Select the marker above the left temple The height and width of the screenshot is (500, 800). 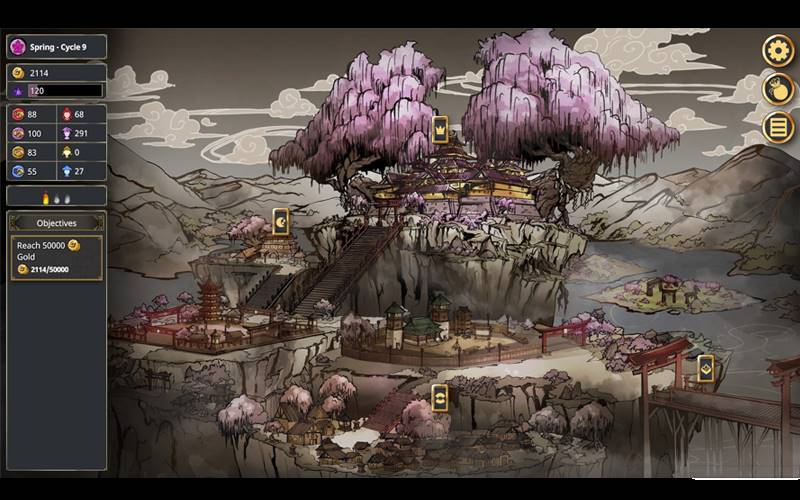coord(281,220)
